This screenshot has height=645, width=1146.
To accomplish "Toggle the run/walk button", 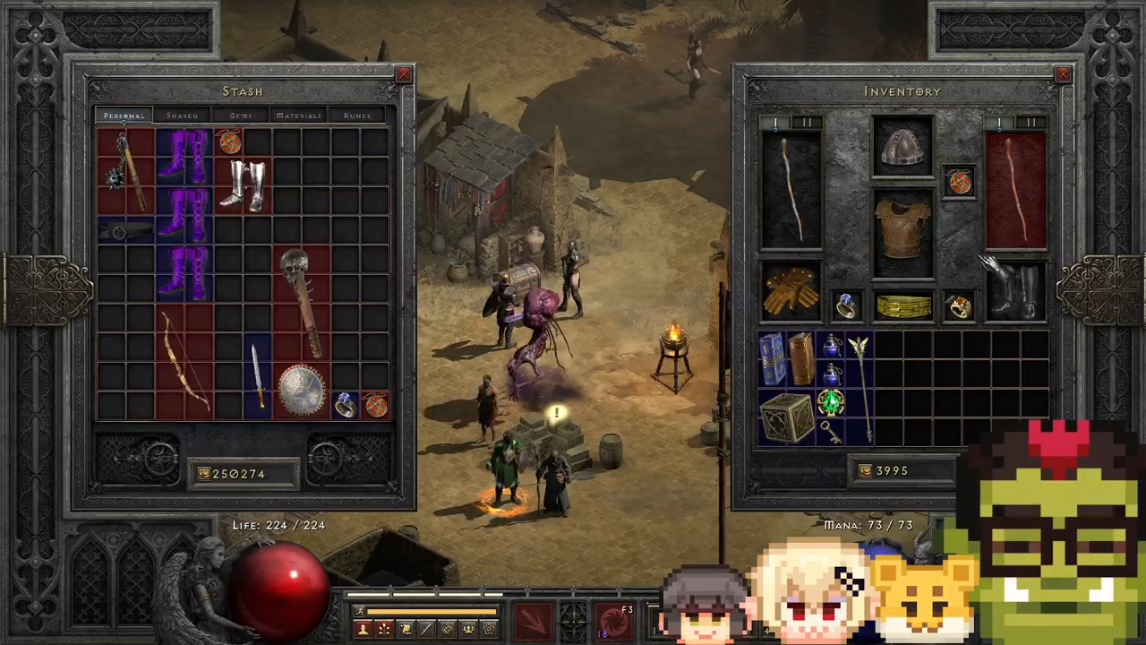I will [x=360, y=611].
